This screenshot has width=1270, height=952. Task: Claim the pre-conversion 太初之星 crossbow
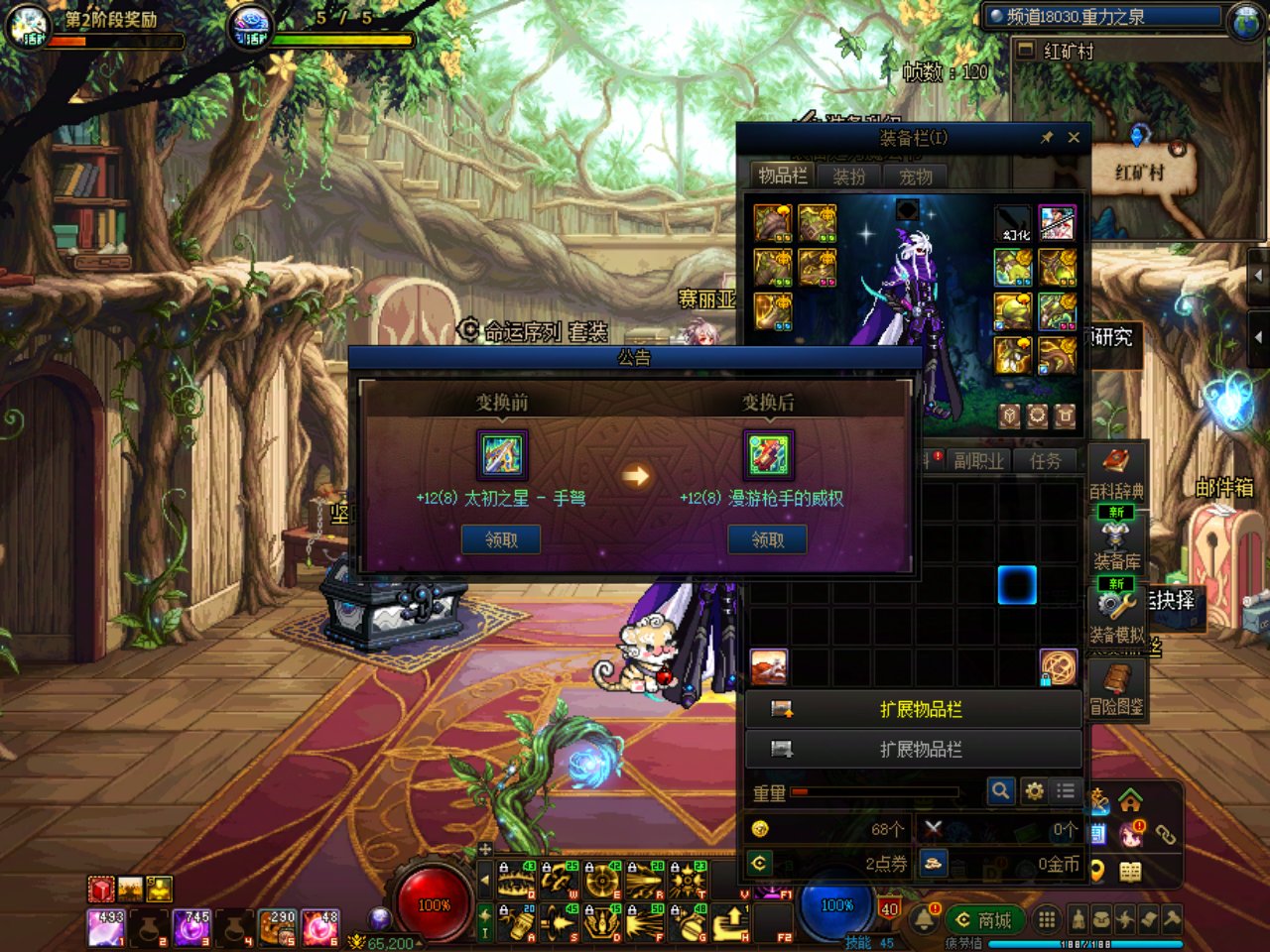click(x=501, y=539)
